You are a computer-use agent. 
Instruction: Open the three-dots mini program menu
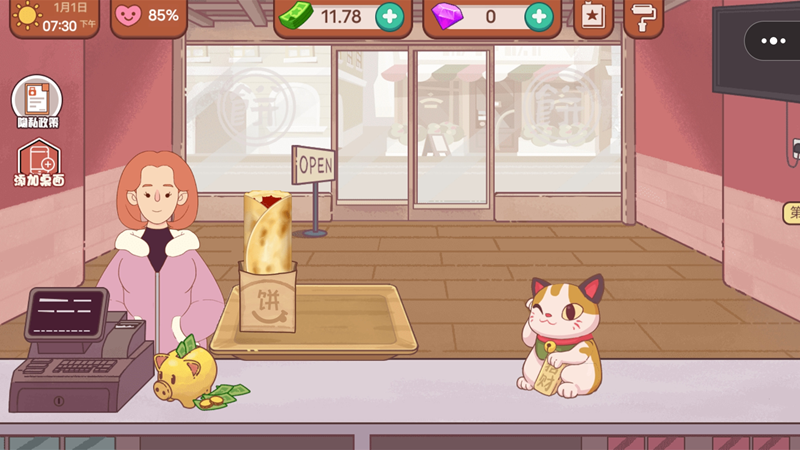click(773, 41)
